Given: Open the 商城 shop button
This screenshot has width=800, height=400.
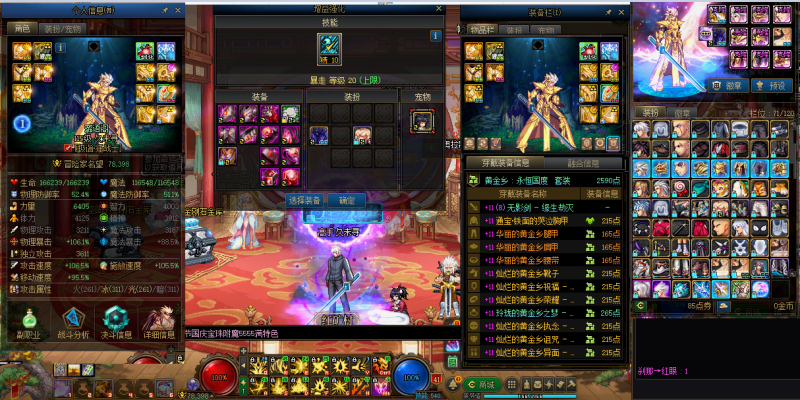Looking at the screenshot, I should click(482, 384).
